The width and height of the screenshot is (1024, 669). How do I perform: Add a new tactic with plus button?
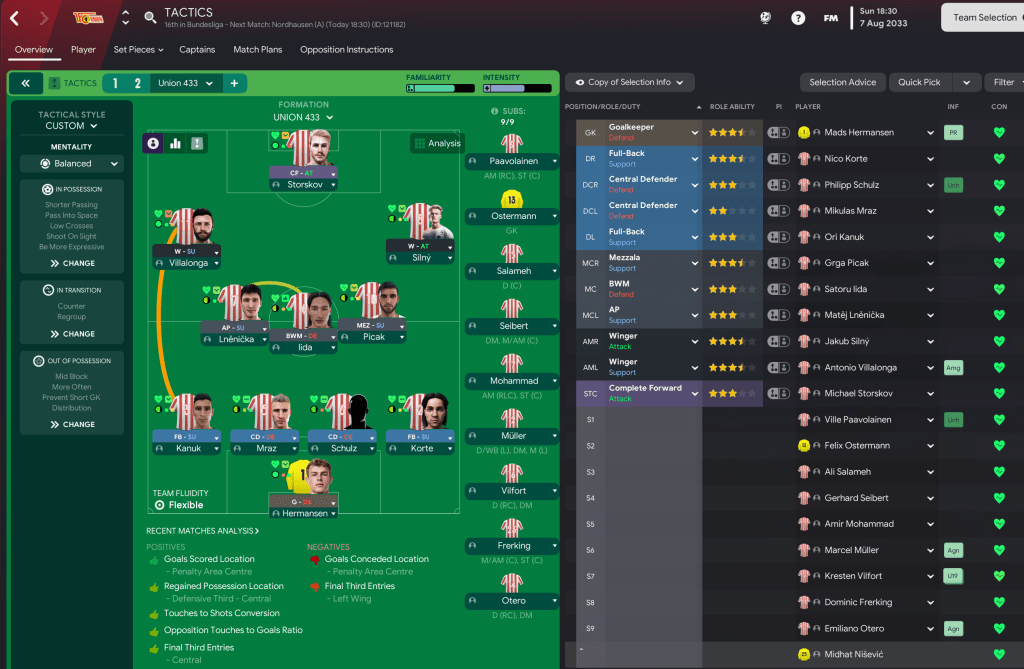[234, 83]
